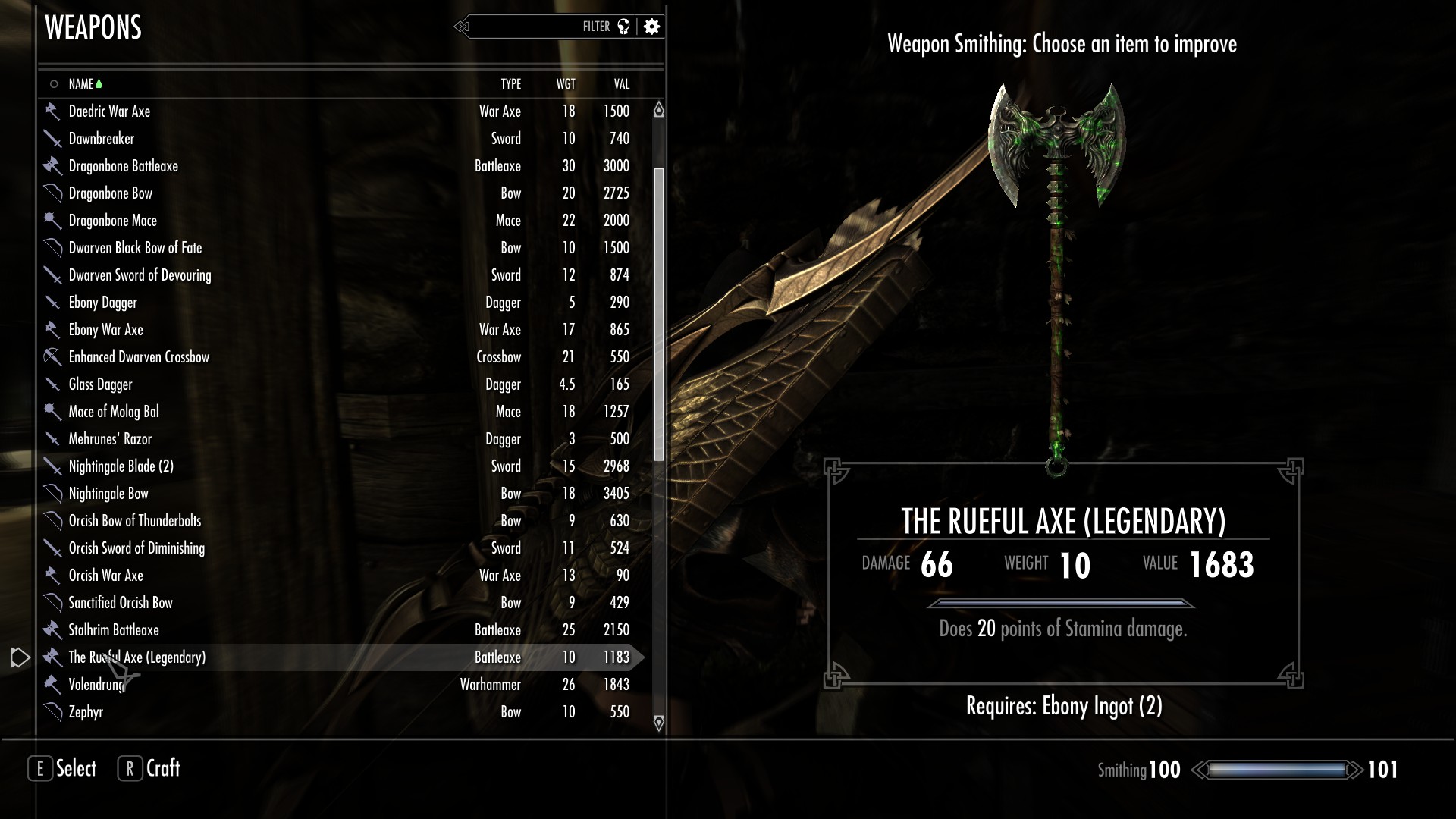Sort weapons by TYPE column header
Image resolution: width=1456 pixels, height=819 pixels.
[510, 84]
